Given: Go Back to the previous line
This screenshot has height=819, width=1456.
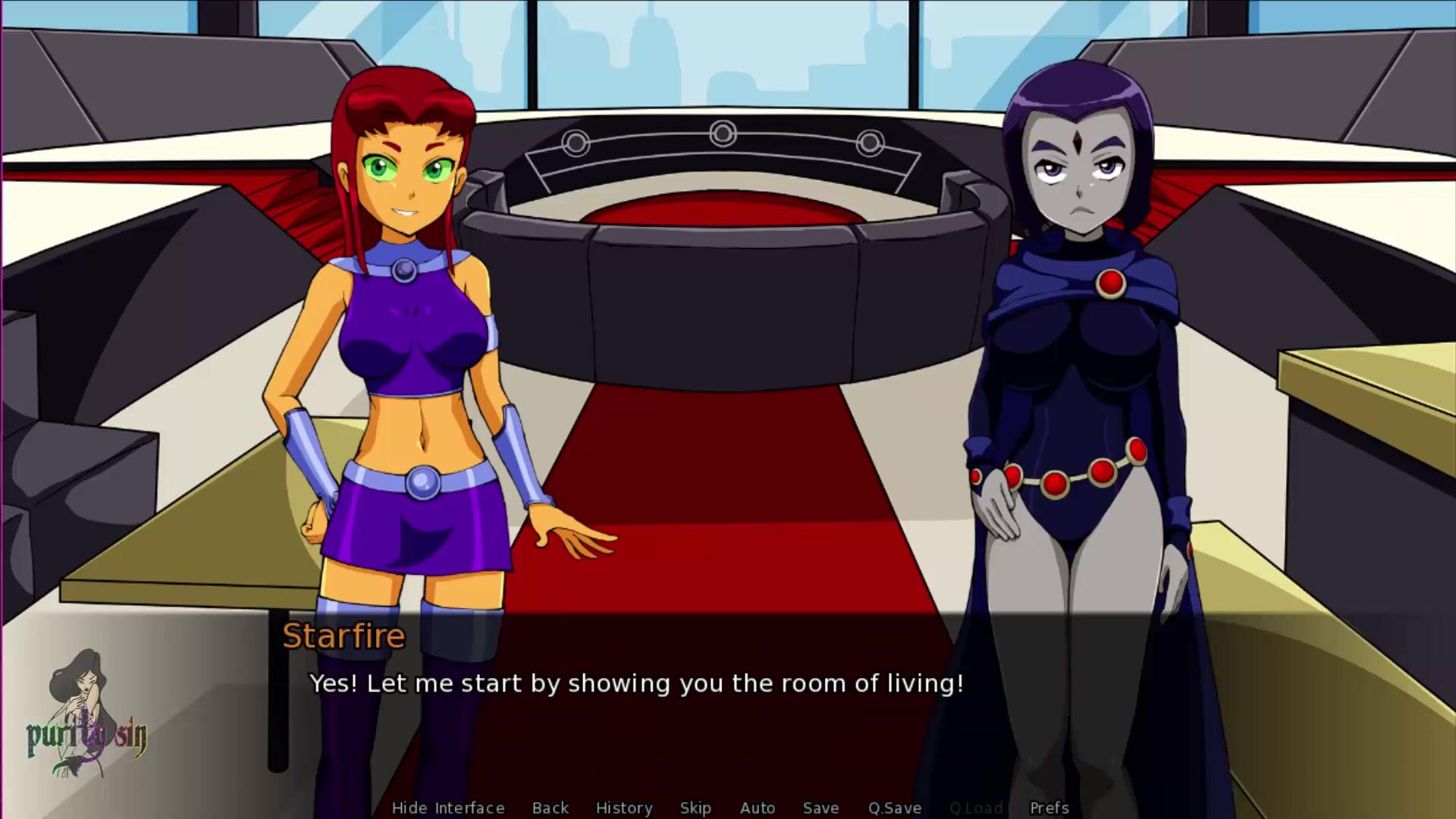Looking at the screenshot, I should pos(550,808).
